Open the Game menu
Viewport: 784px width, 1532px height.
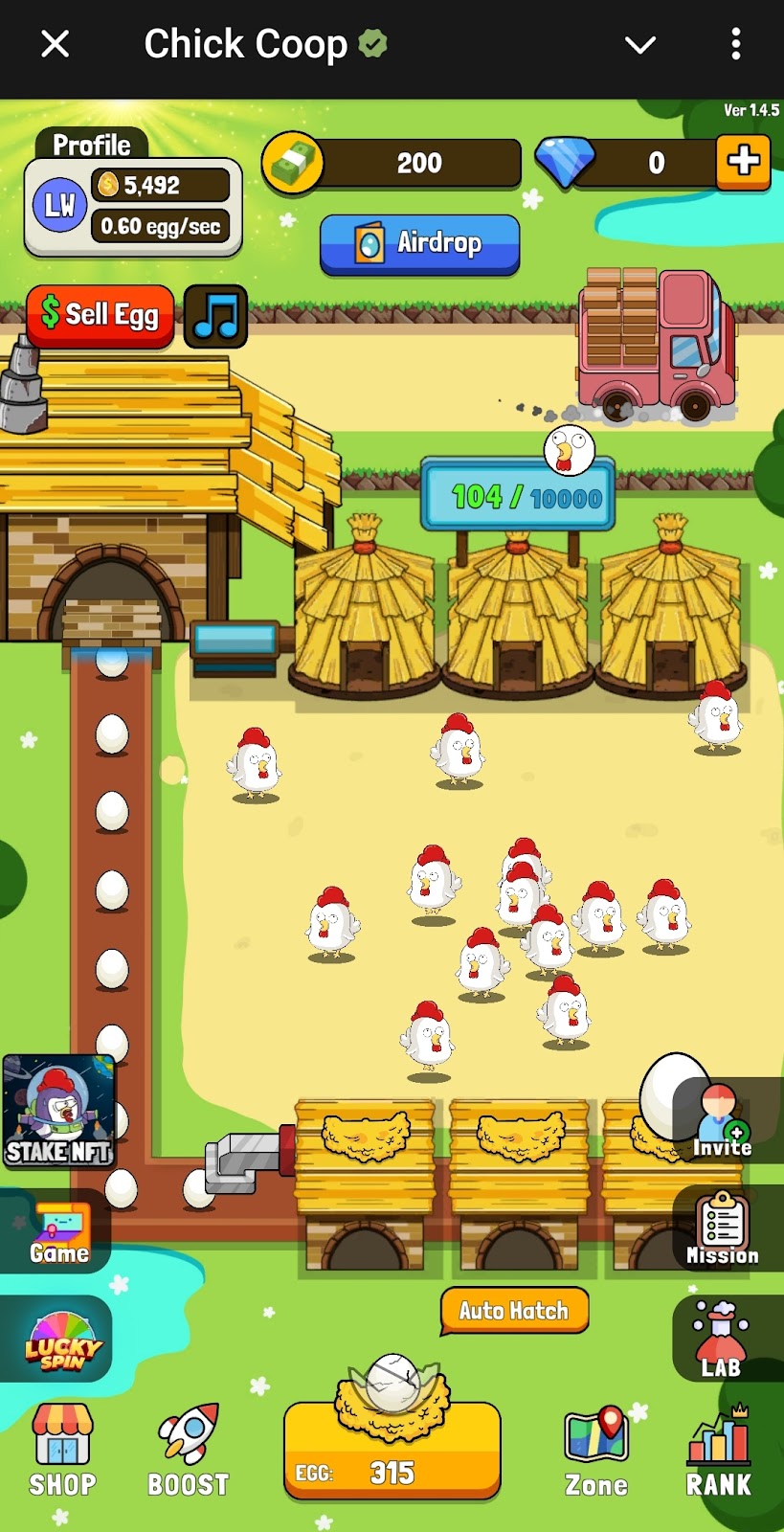pyautogui.click(x=58, y=1233)
